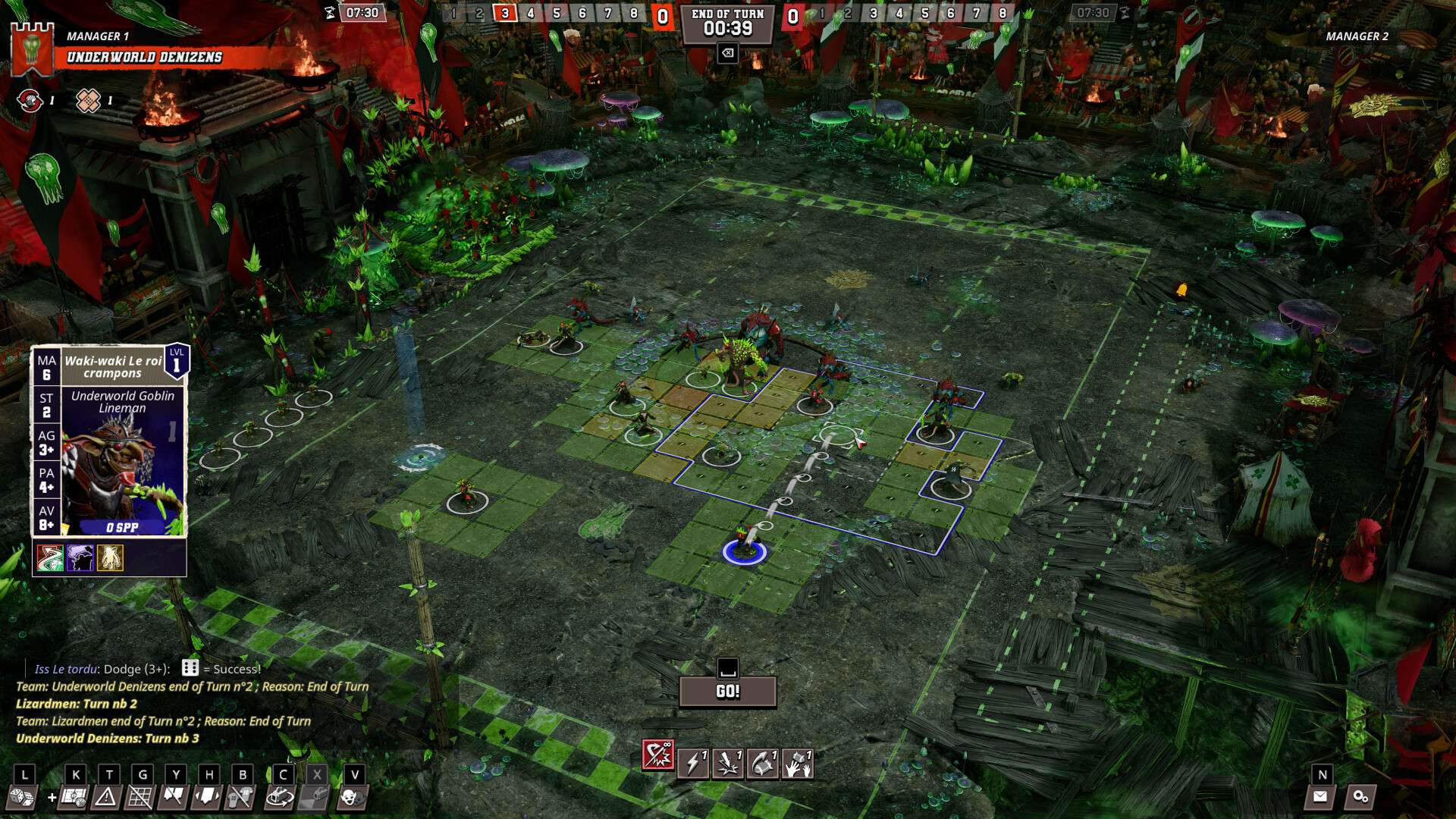Toggle the pitch grid overlay
The image size is (1456, 819).
click(141, 798)
